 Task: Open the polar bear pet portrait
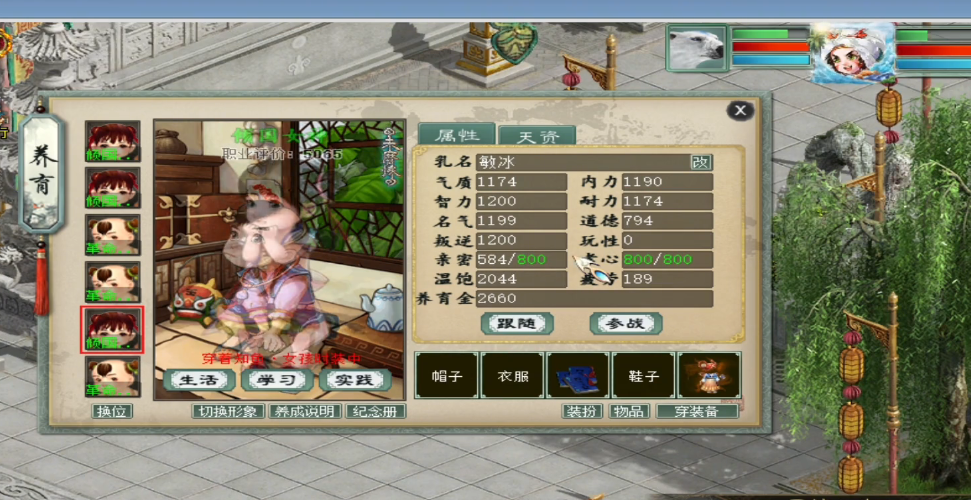pos(696,48)
